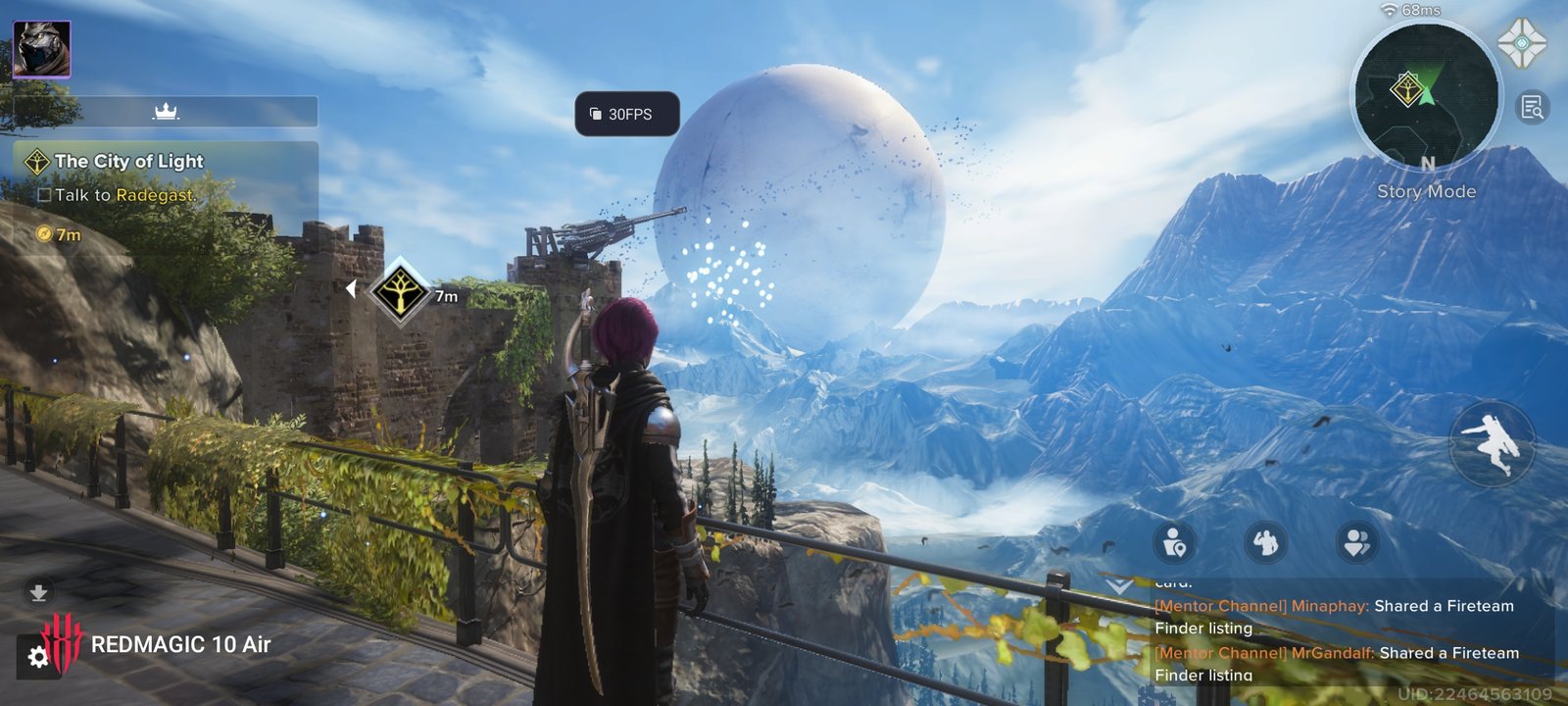Image resolution: width=1568 pixels, height=706 pixels.
Task: Open the circular Story Mode minimap
Action: [1425, 96]
